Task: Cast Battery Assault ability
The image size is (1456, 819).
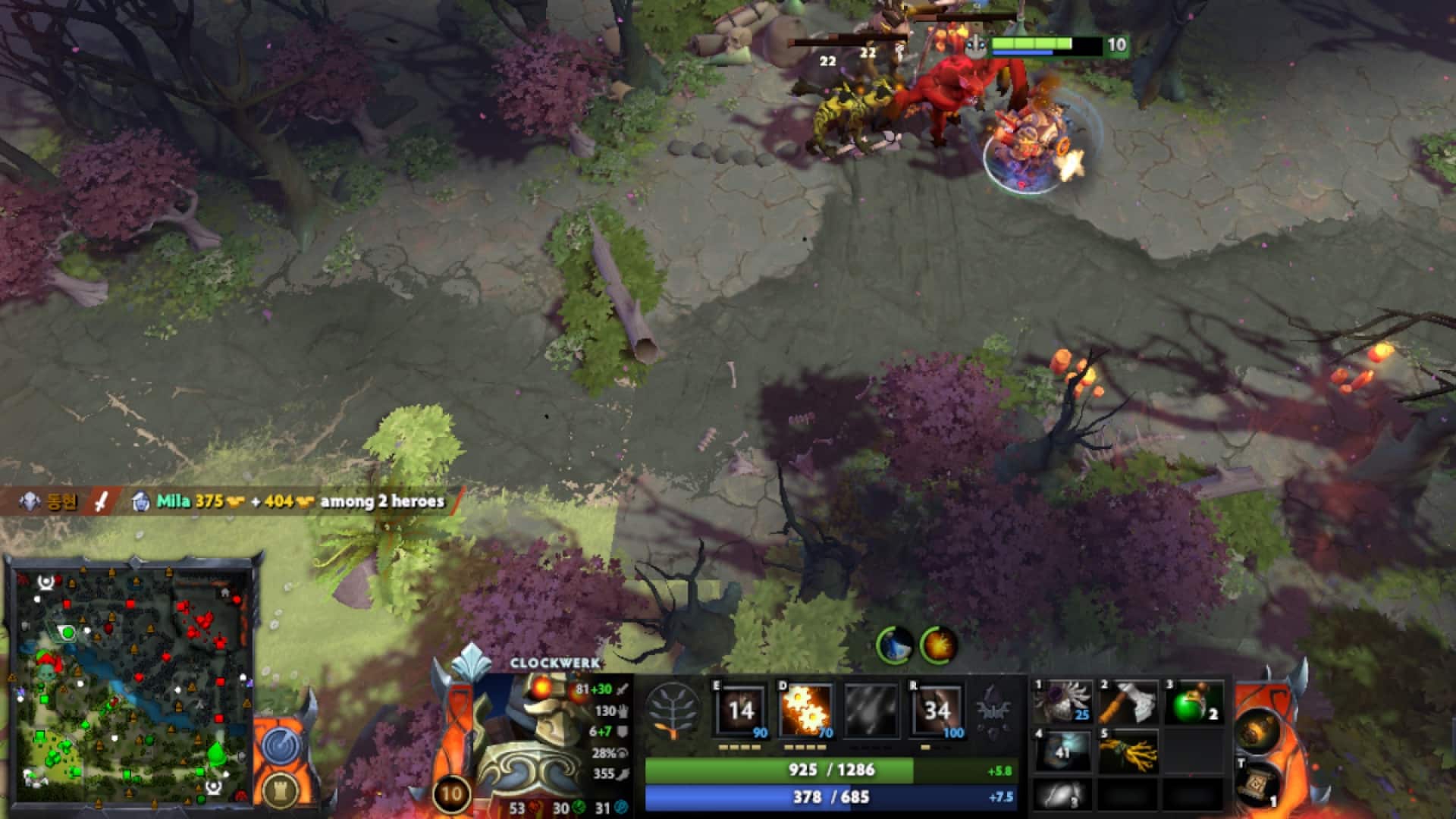Action: click(739, 713)
